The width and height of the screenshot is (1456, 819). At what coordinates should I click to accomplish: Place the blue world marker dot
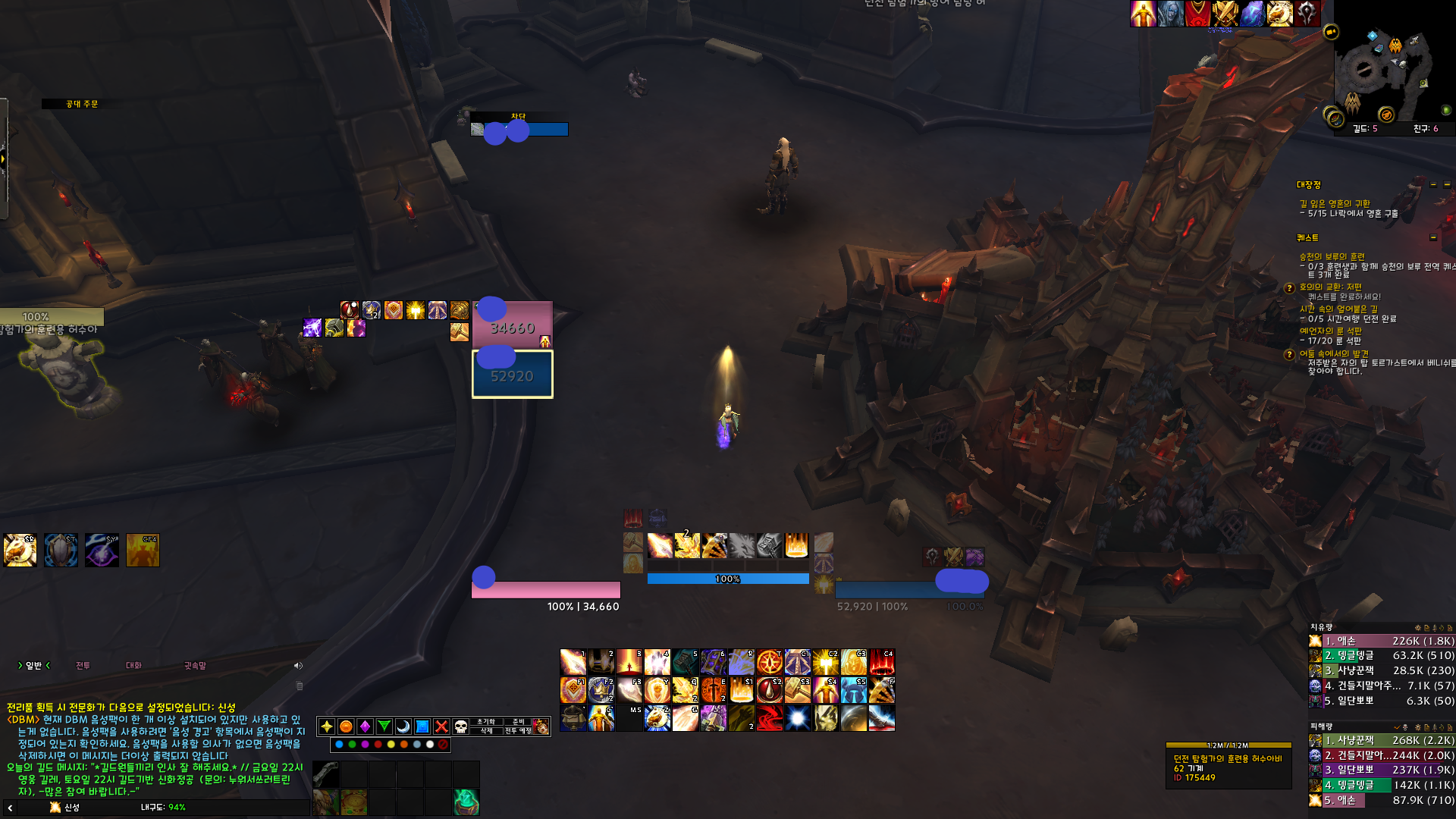coord(339,745)
